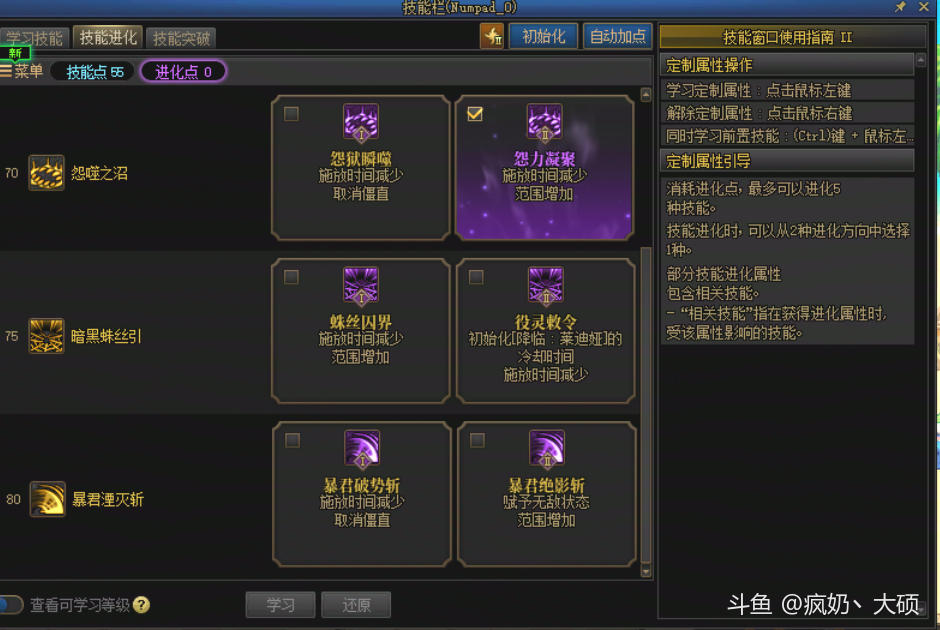Confirm with the 学习 button
The height and width of the screenshot is (630, 940).
(280, 605)
